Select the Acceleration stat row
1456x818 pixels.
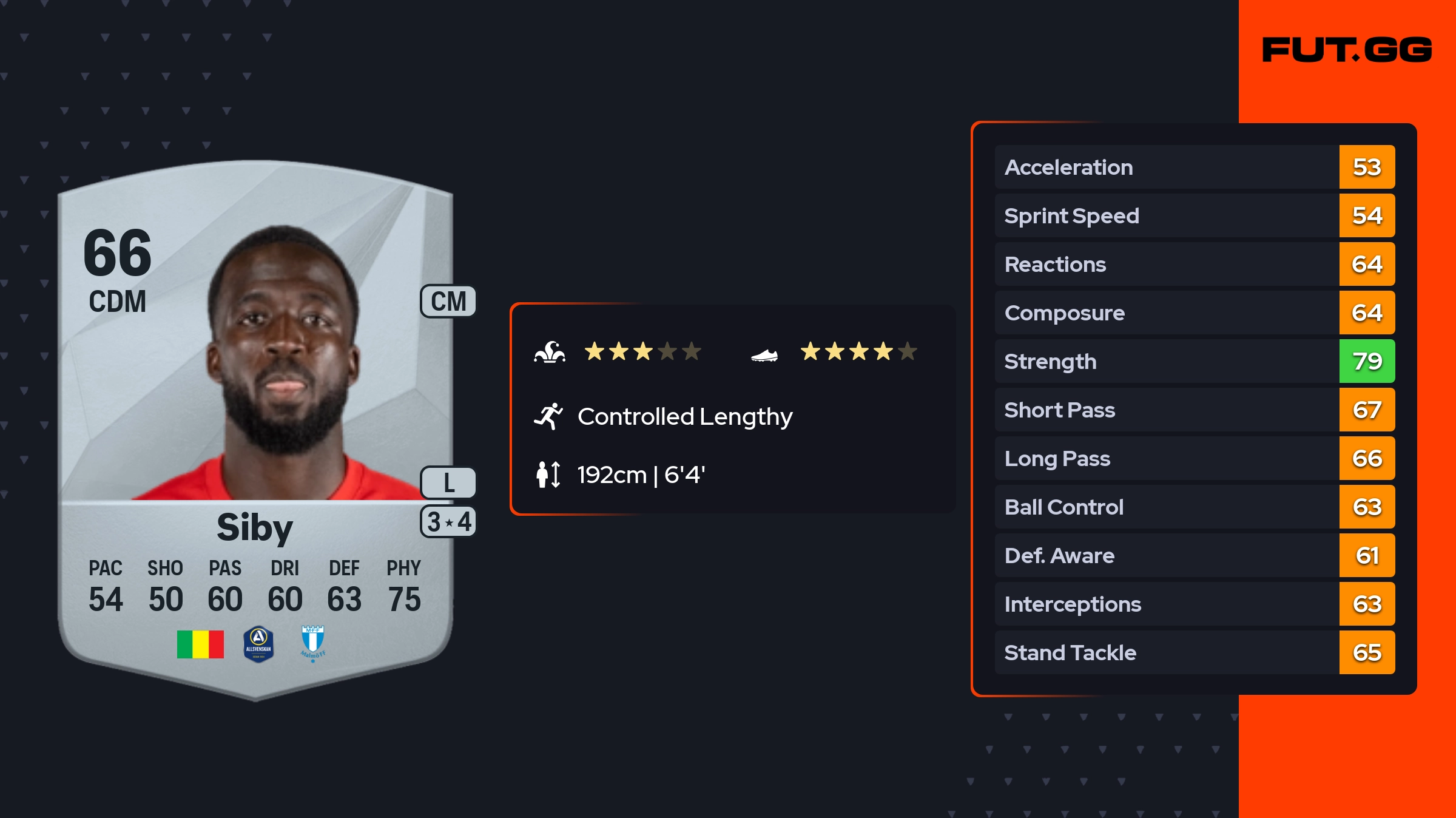[1194, 167]
